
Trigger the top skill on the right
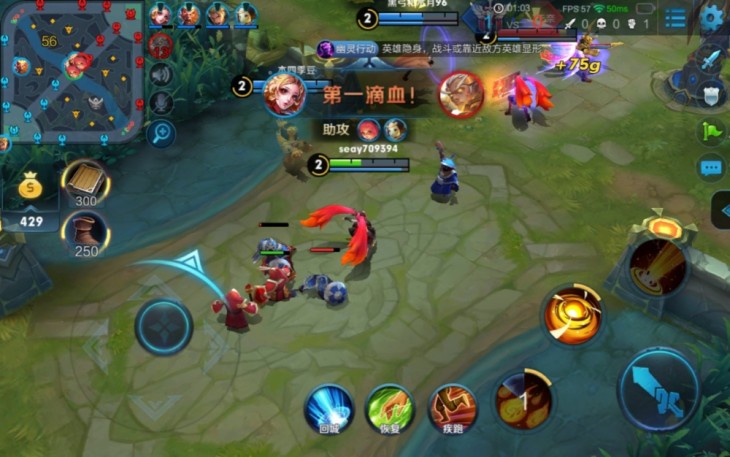coord(657,264)
